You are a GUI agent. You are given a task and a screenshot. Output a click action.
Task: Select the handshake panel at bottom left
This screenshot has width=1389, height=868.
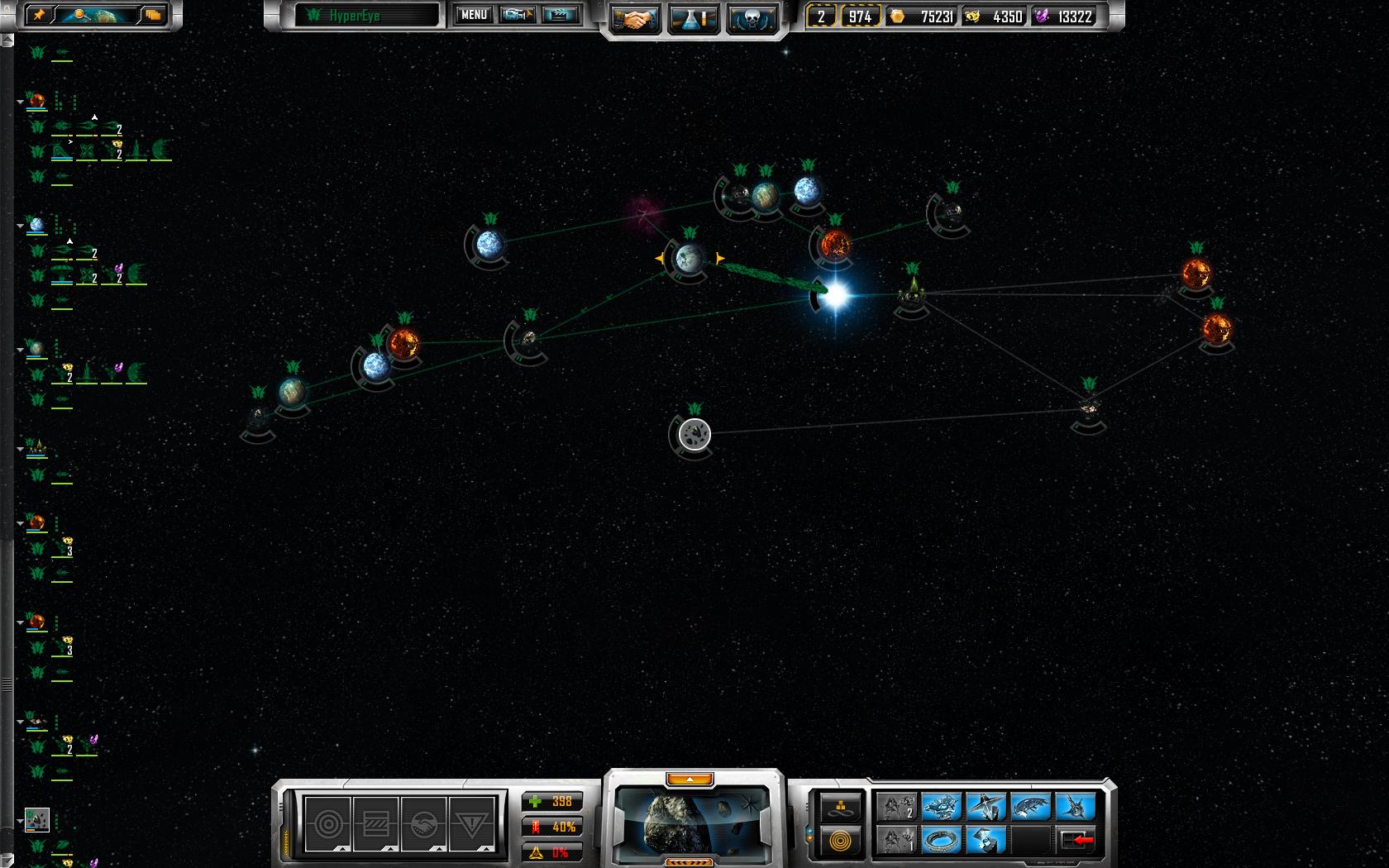(423, 823)
